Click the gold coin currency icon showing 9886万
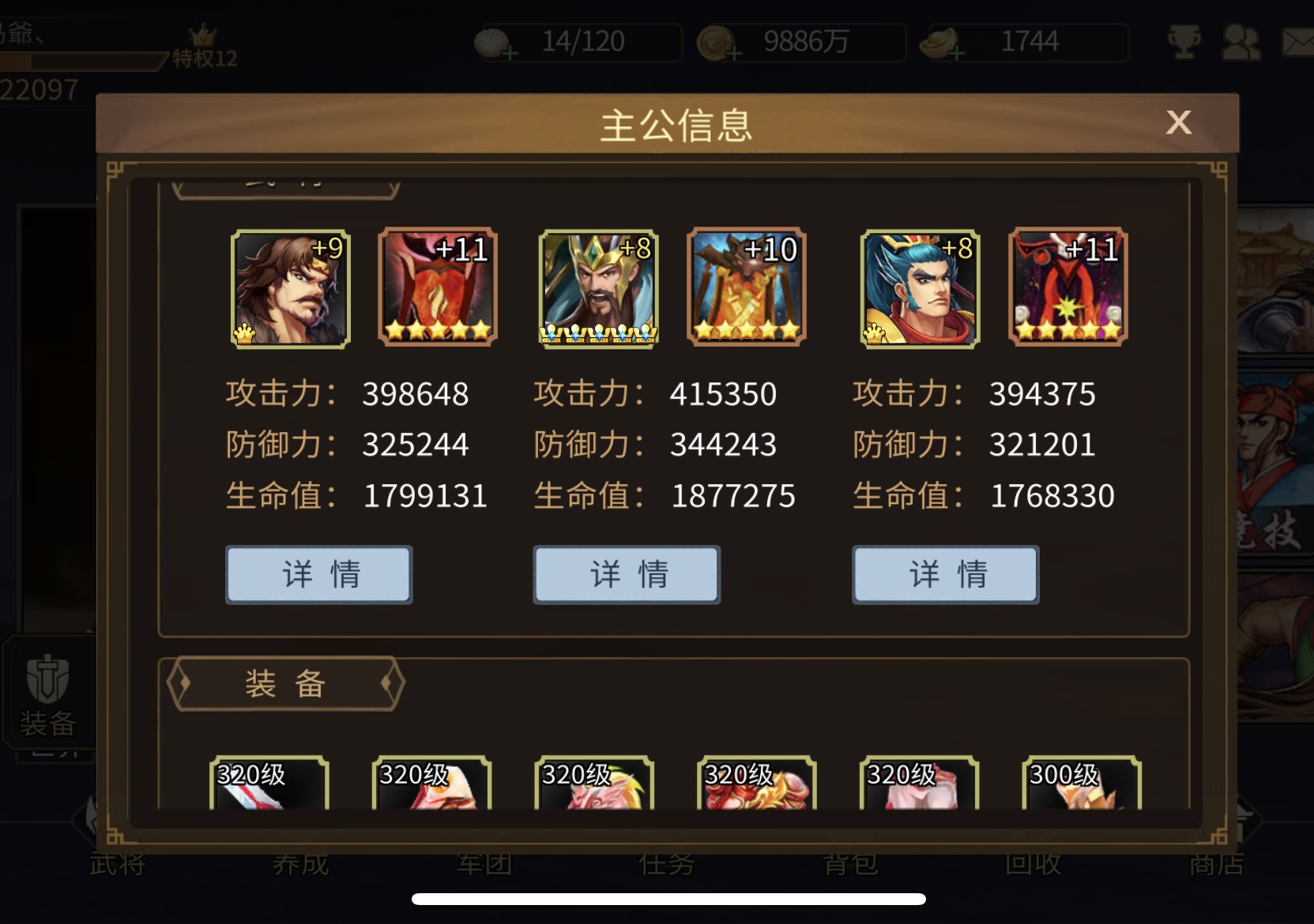Screen dimensions: 1314x924 pos(713,42)
